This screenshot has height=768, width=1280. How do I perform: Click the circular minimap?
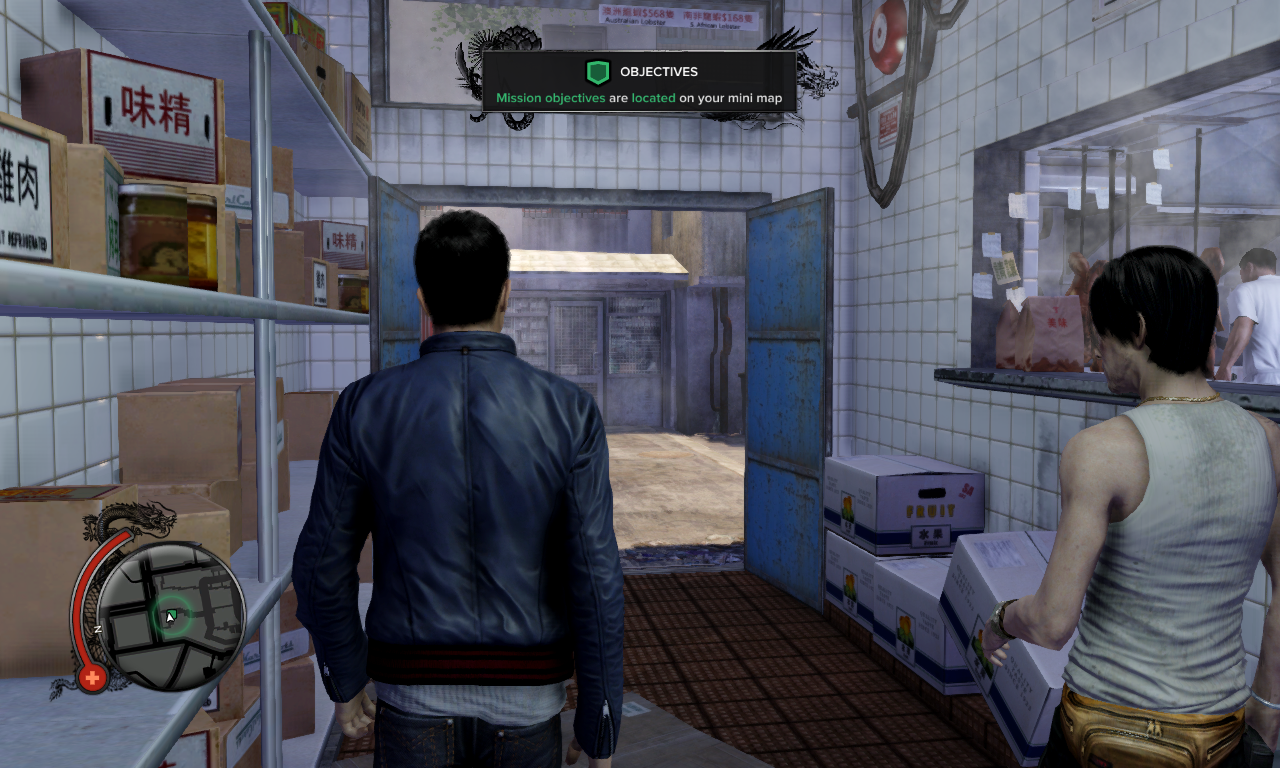tap(172, 617)
